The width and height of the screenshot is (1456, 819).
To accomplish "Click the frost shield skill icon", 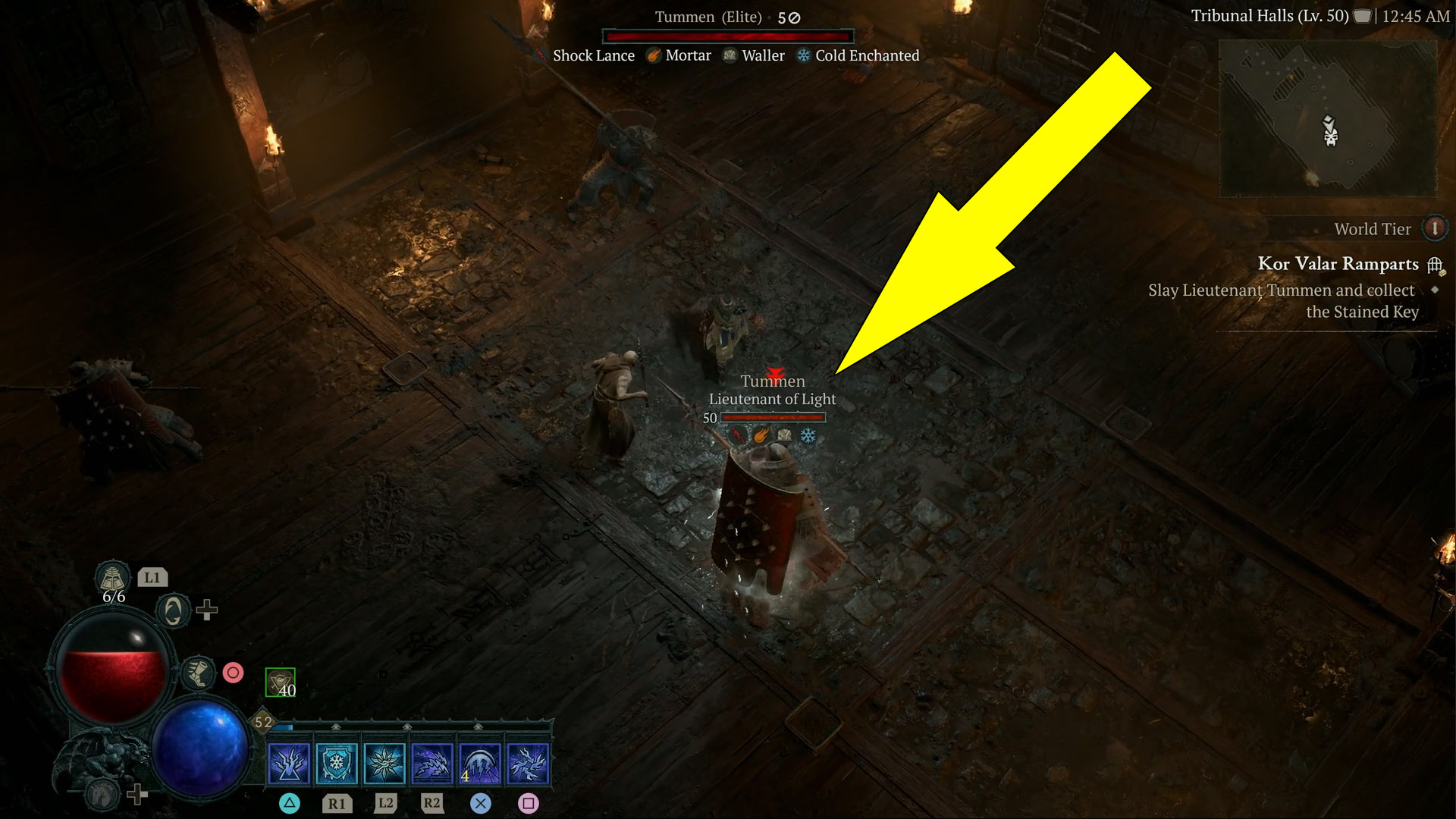I will pyautogui.click(x=335, y=763).
